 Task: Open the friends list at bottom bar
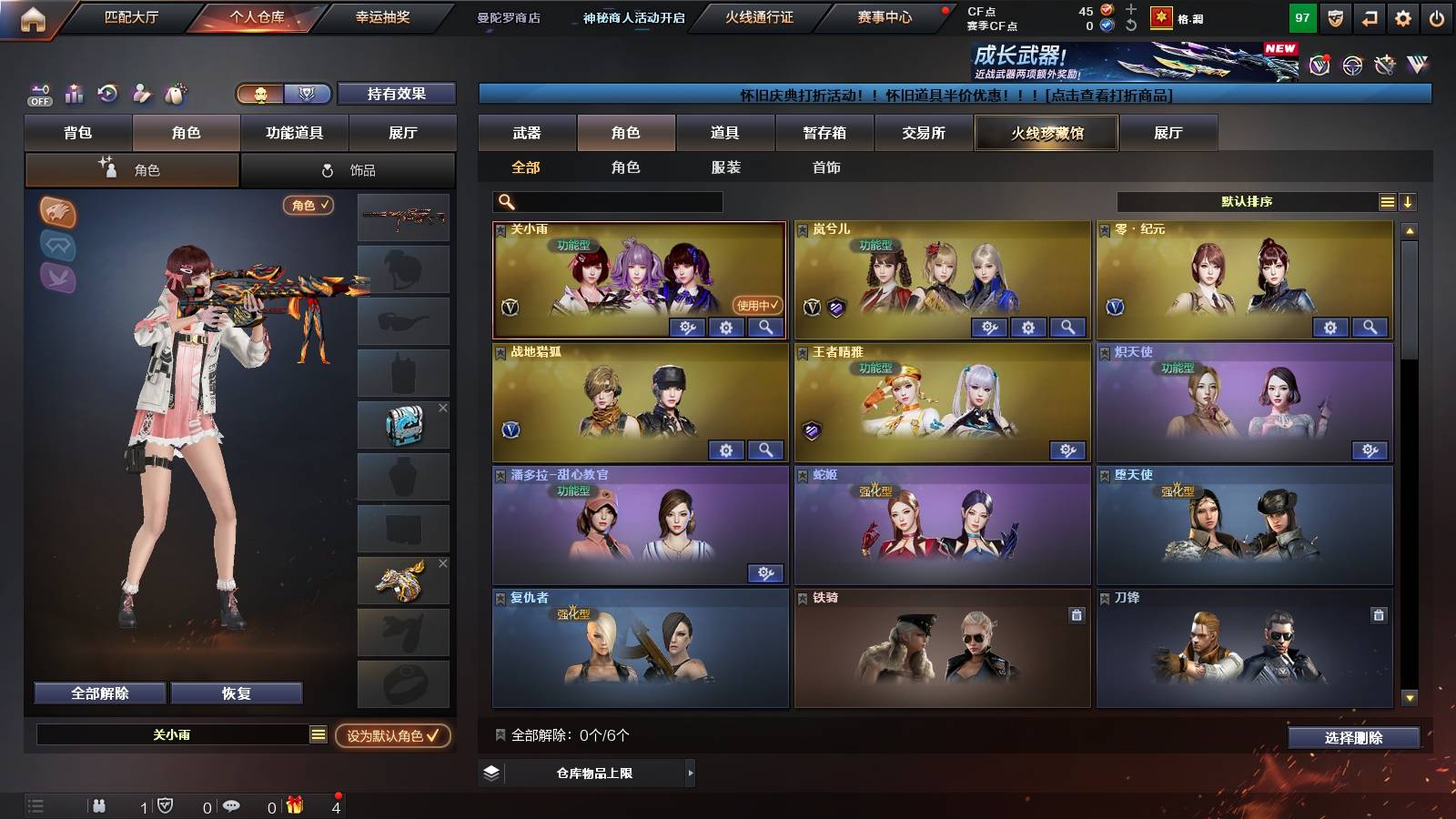(x=100, y=804)
